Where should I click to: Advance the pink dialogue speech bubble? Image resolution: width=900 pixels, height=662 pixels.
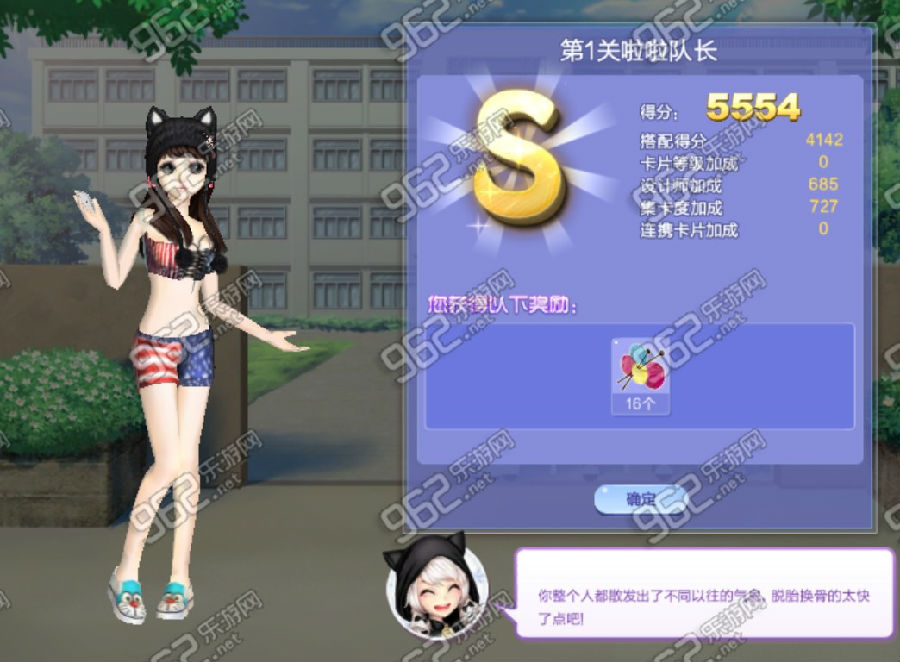coord(704,593)
